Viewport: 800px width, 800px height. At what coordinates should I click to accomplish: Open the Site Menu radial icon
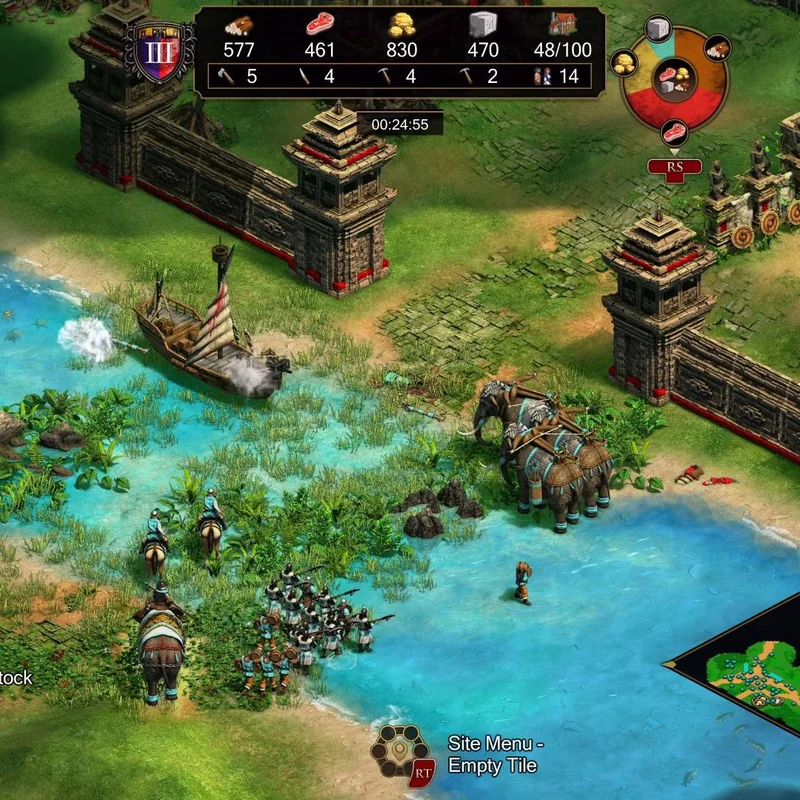click(x=398, y=751)
